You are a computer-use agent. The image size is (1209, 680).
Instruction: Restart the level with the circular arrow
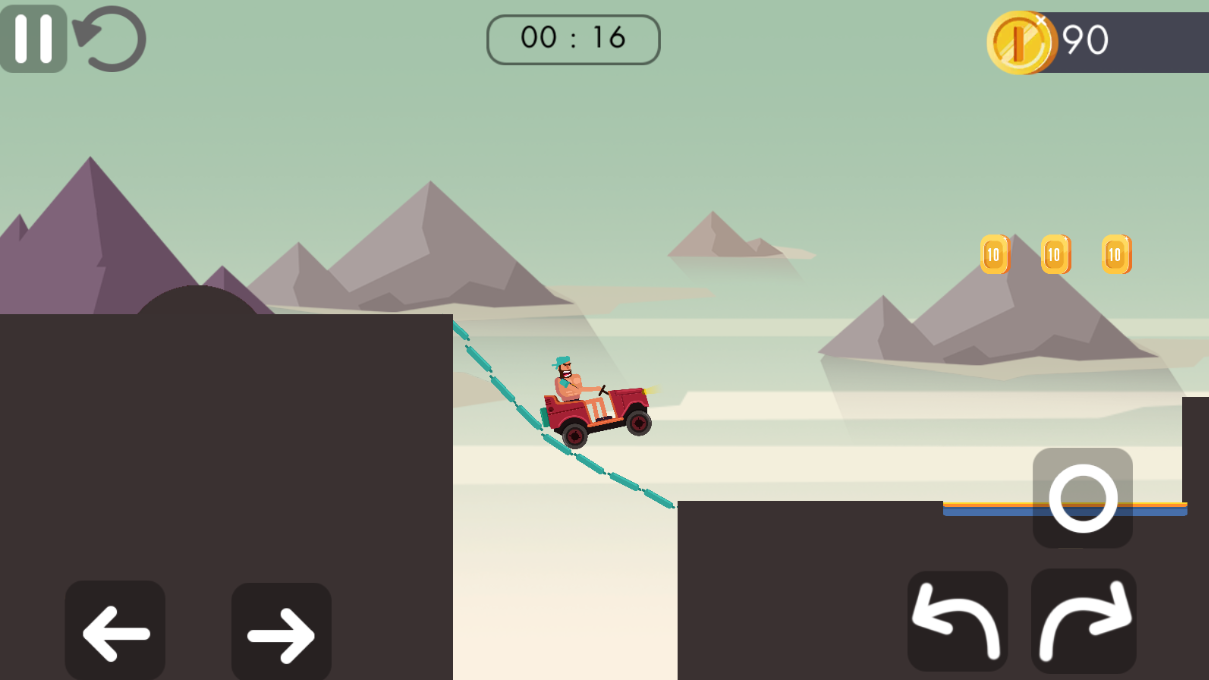click(x=111, y=39)
